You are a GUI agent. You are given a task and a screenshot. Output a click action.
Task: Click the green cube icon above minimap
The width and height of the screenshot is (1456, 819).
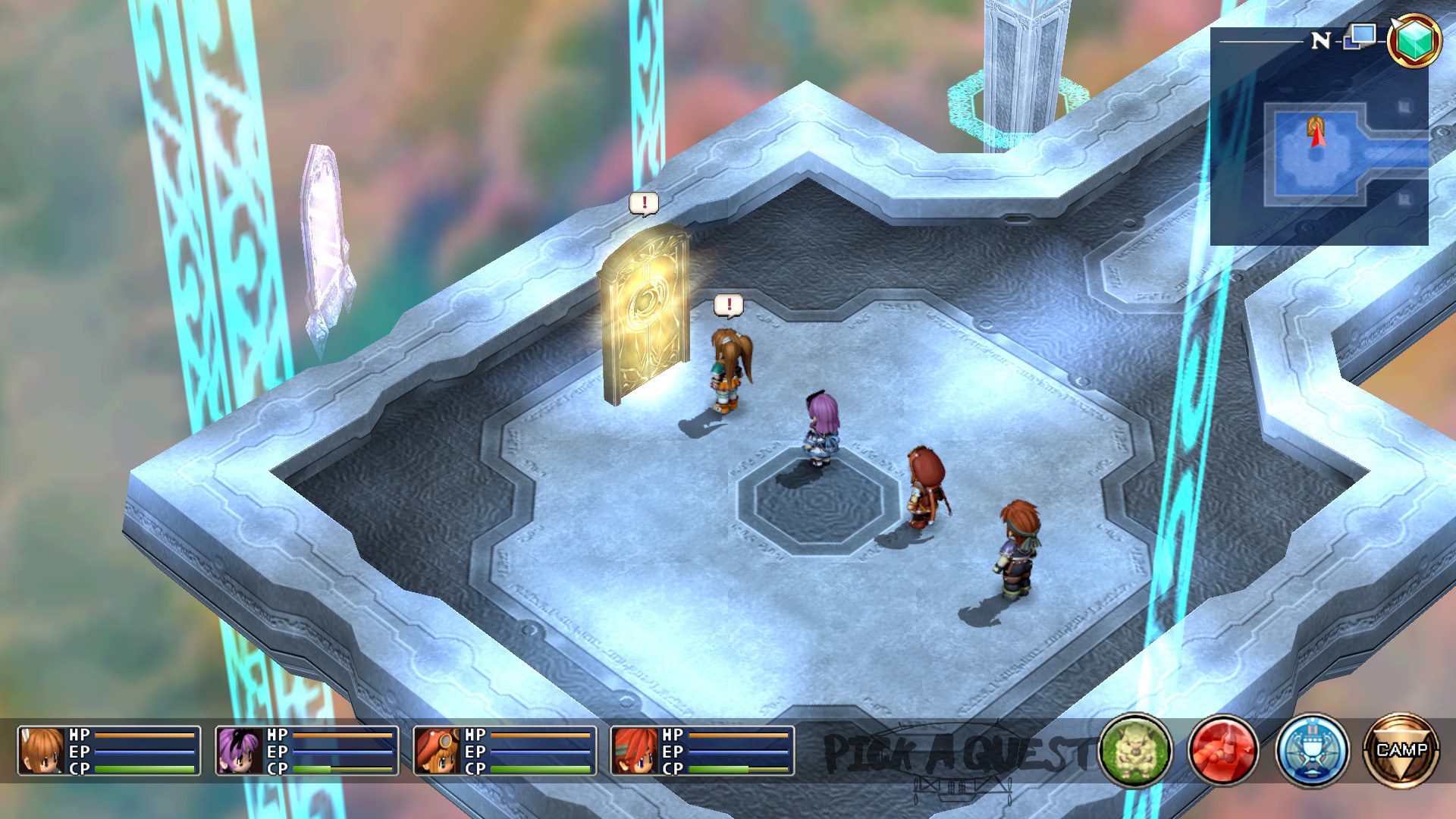click(x=1414, y=40)
